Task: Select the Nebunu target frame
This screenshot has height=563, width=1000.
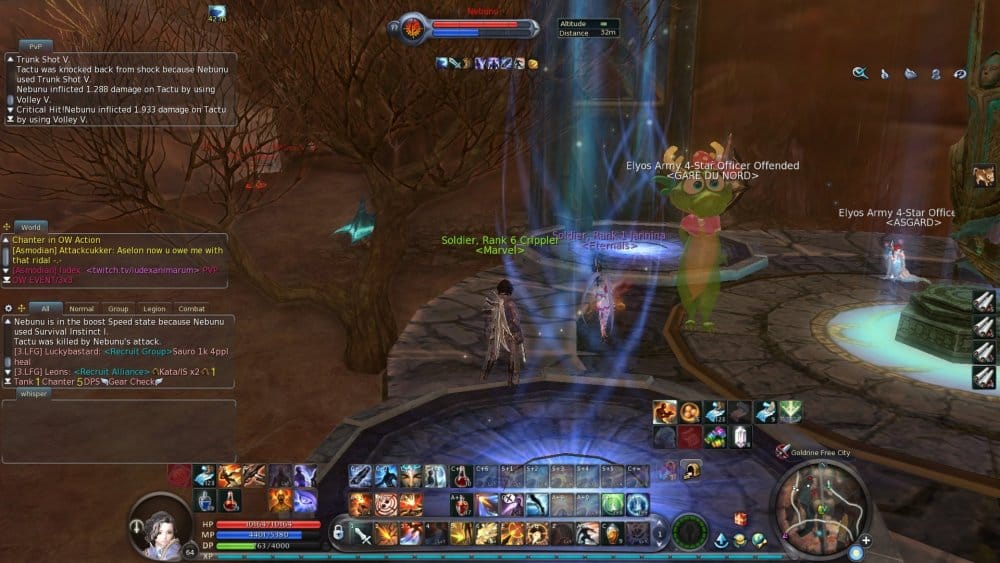Action: [470, 26]
